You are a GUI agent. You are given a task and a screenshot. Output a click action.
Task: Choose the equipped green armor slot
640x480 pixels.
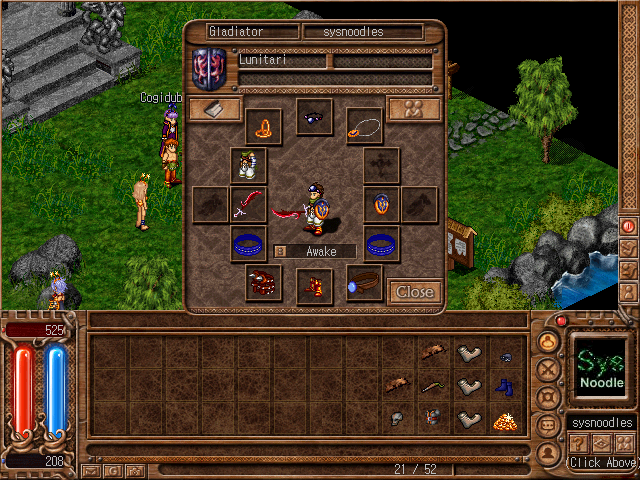248,165
